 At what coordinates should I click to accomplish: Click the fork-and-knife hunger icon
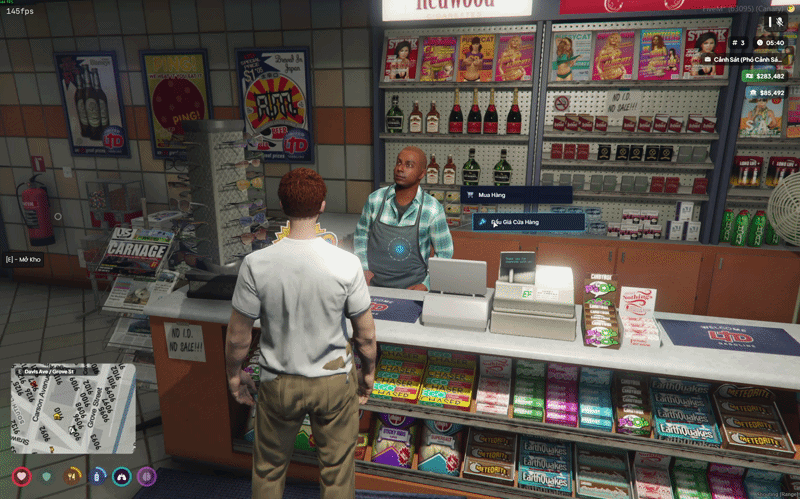[72, 477]
